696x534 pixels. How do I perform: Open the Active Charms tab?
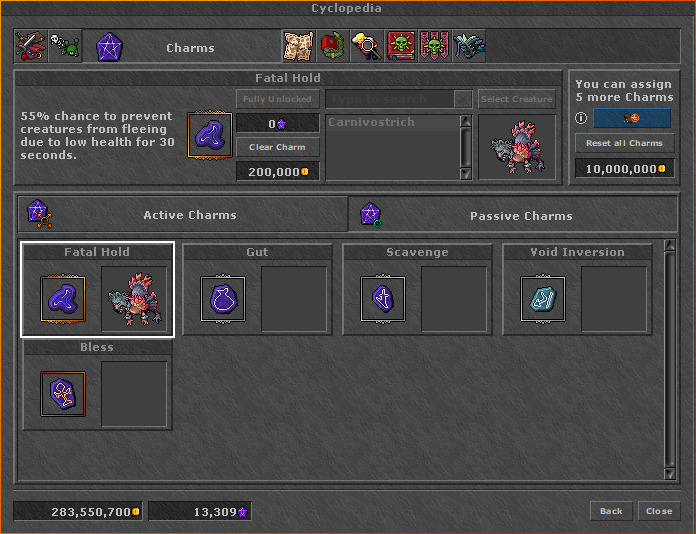click(189, 215)
